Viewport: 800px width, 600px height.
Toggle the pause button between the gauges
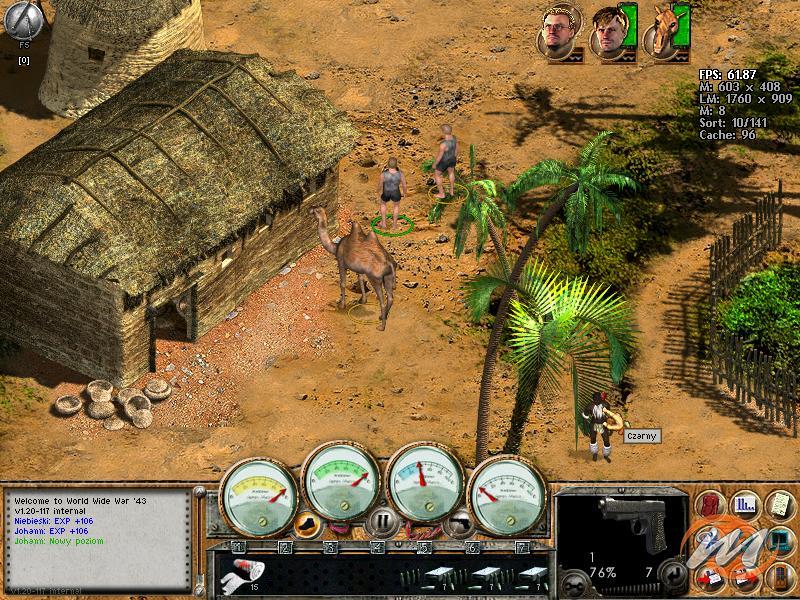380,521
